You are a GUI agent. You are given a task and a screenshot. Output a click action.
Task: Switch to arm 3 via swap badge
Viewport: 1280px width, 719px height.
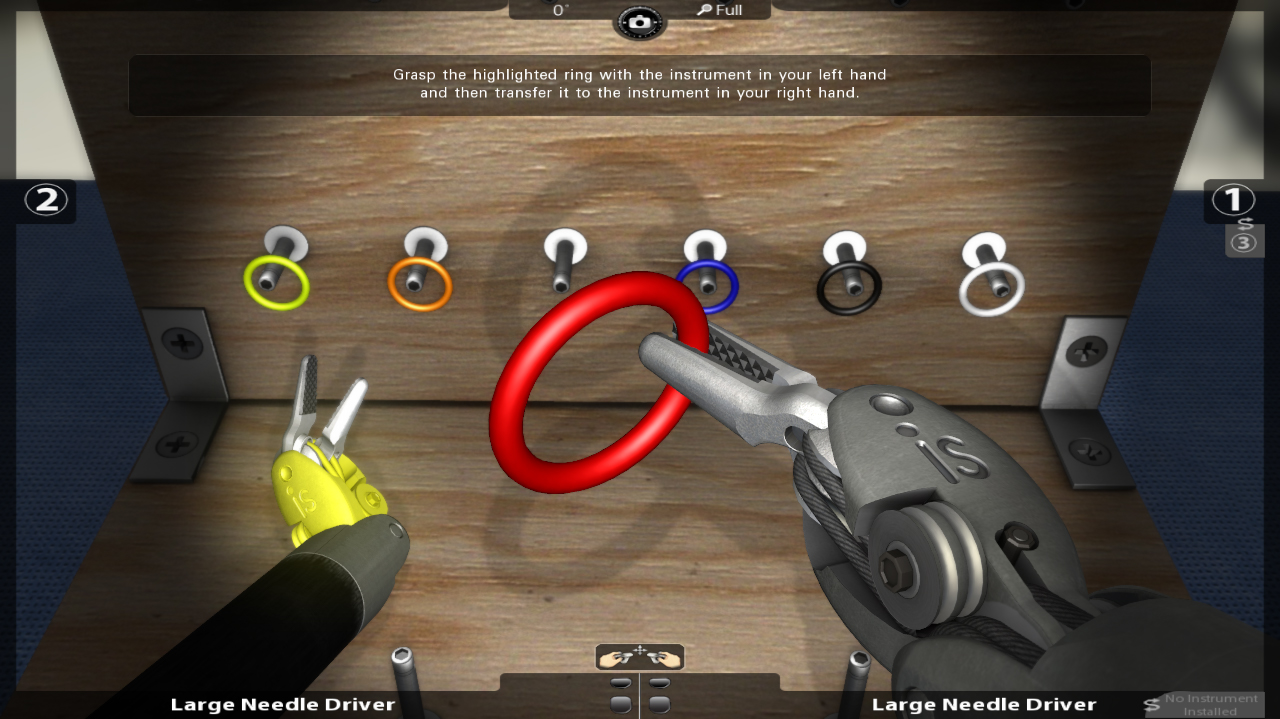click(x=1245, y=240)
